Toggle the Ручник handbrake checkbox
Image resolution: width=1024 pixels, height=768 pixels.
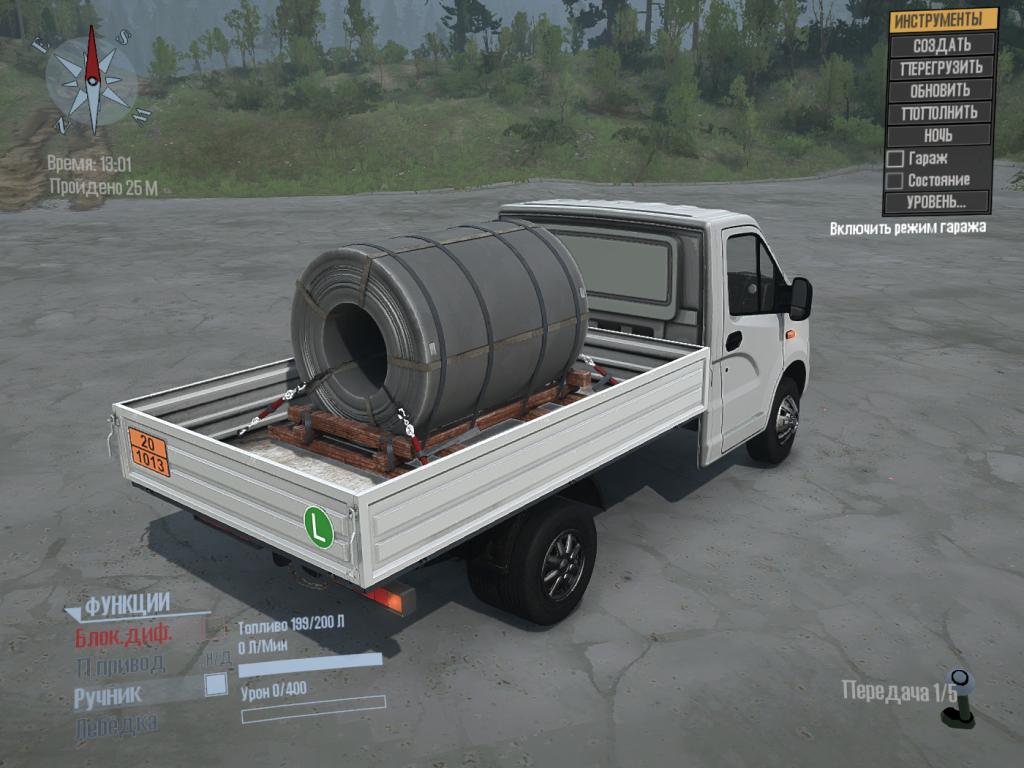pyautogui.click(x=215, y=685)
